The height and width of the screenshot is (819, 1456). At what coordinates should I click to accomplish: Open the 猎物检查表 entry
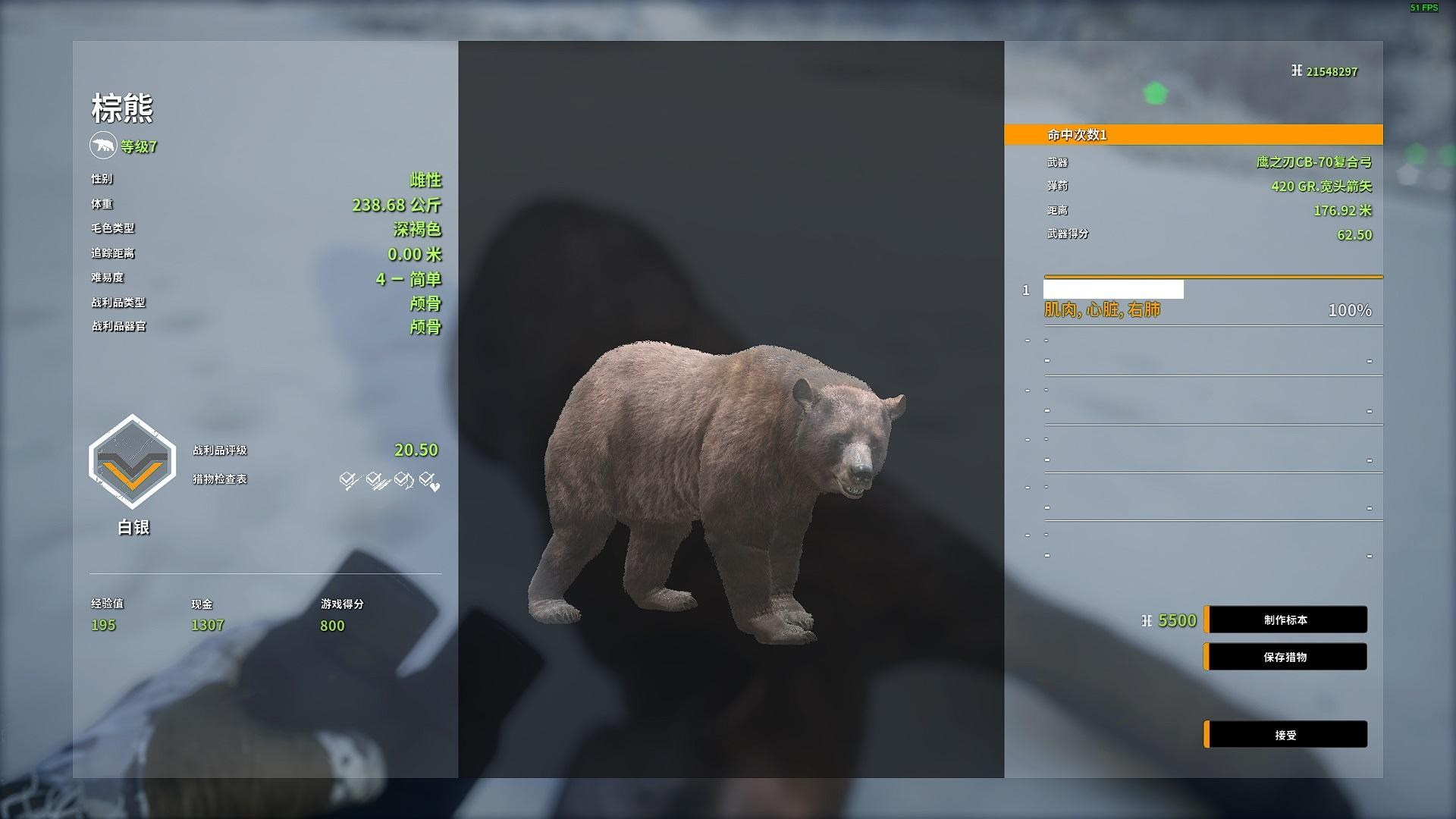point(220,479)
